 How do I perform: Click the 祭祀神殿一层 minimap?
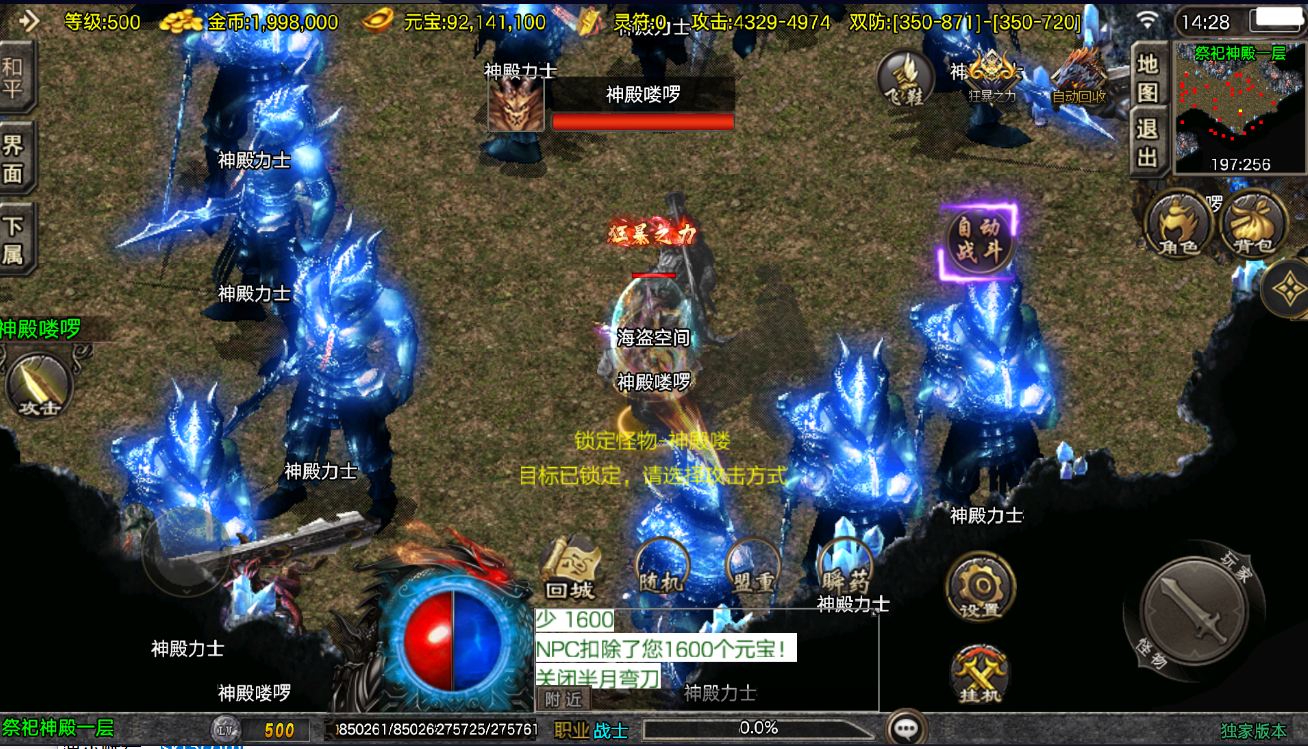click(1239, 108)
